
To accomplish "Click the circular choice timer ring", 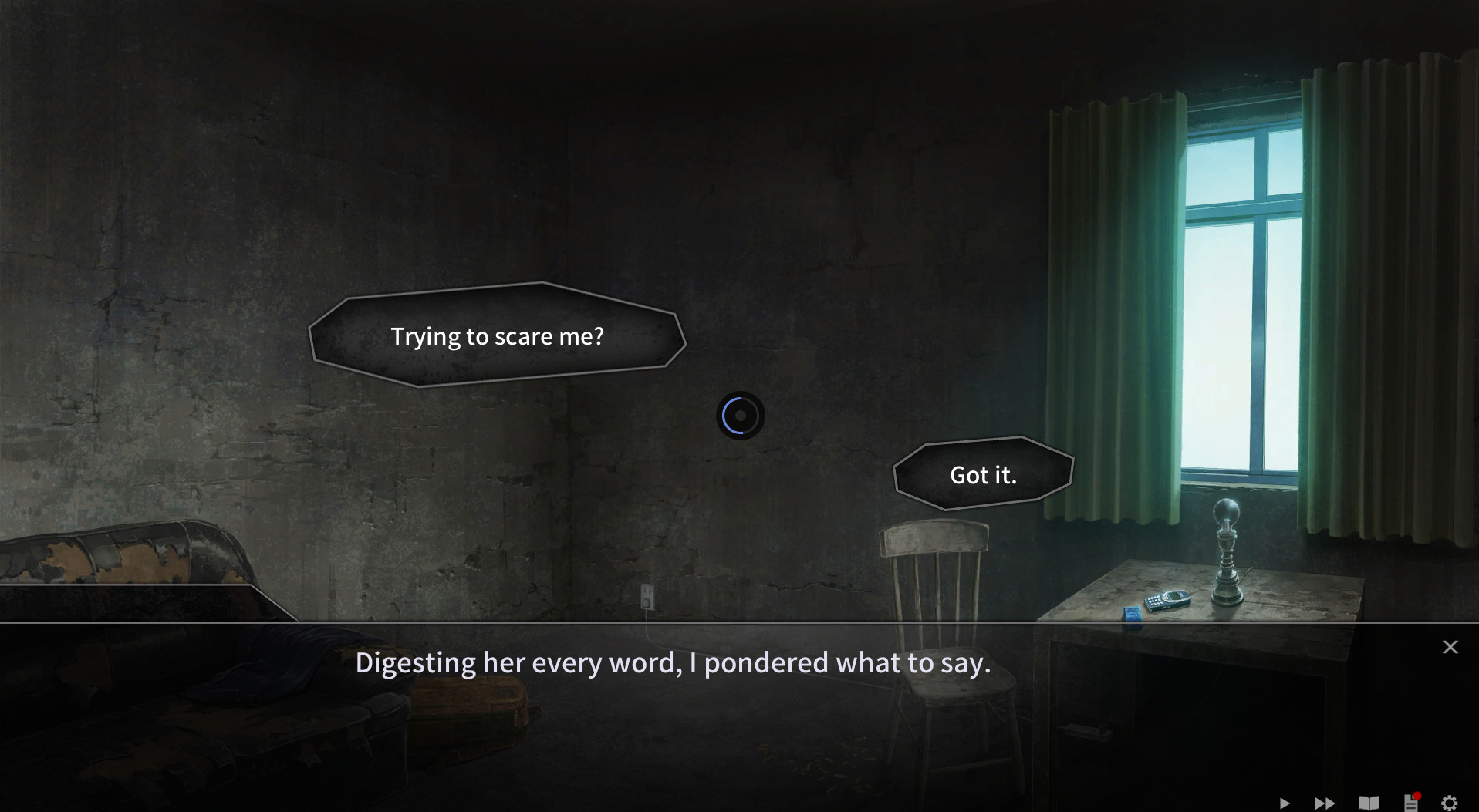I will 740,415.
